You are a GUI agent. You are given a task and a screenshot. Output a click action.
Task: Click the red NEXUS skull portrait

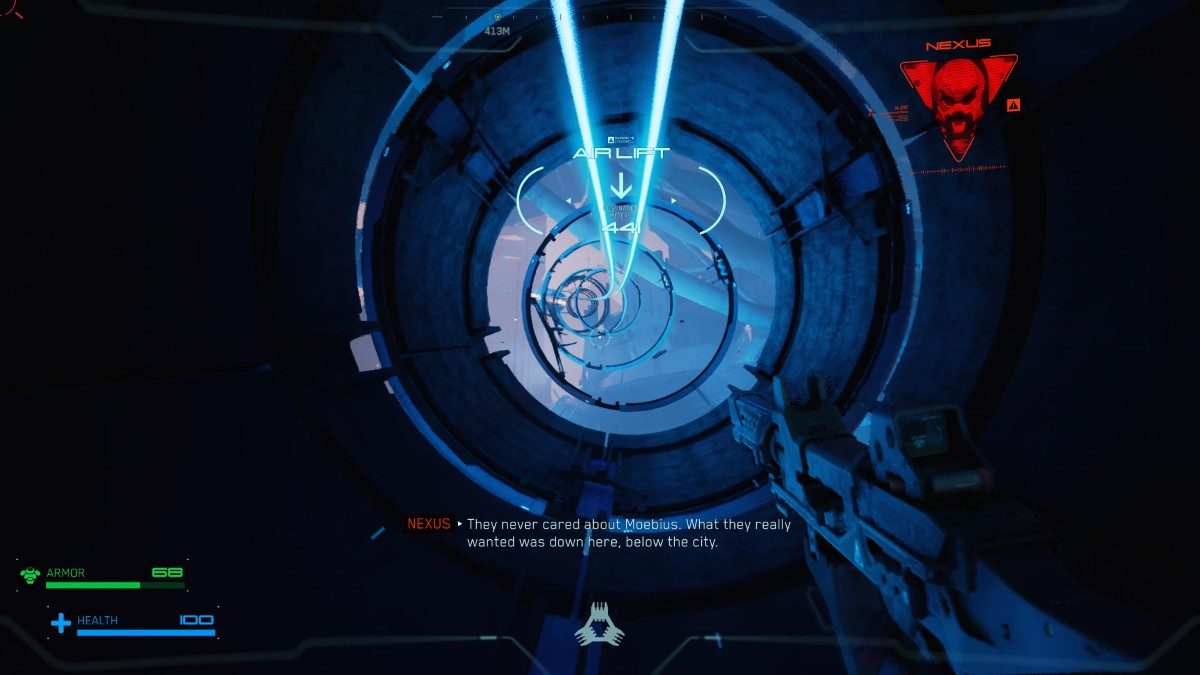[957, 103]
